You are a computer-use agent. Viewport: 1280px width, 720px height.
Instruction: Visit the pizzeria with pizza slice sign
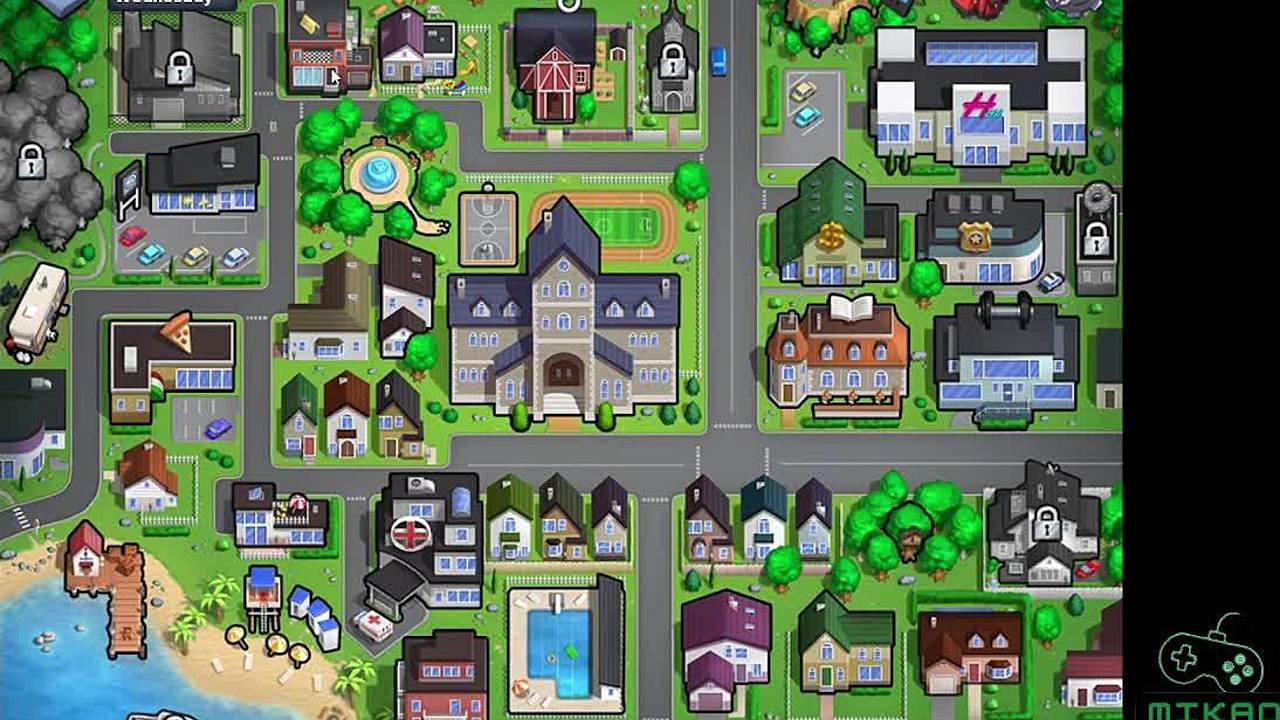point(170,362)
